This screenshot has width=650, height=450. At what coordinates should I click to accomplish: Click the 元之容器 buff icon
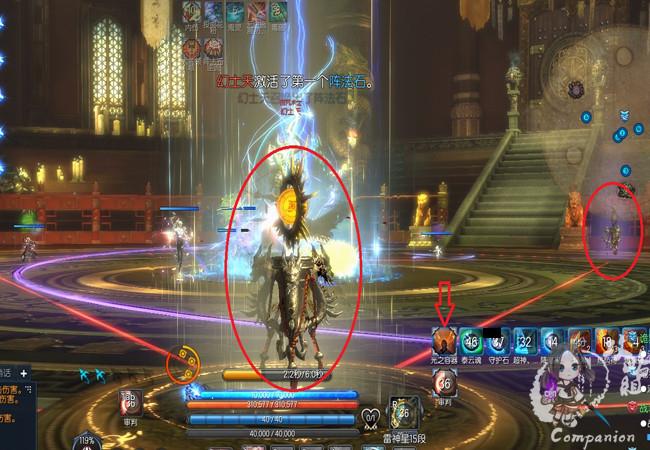point(444,341)
